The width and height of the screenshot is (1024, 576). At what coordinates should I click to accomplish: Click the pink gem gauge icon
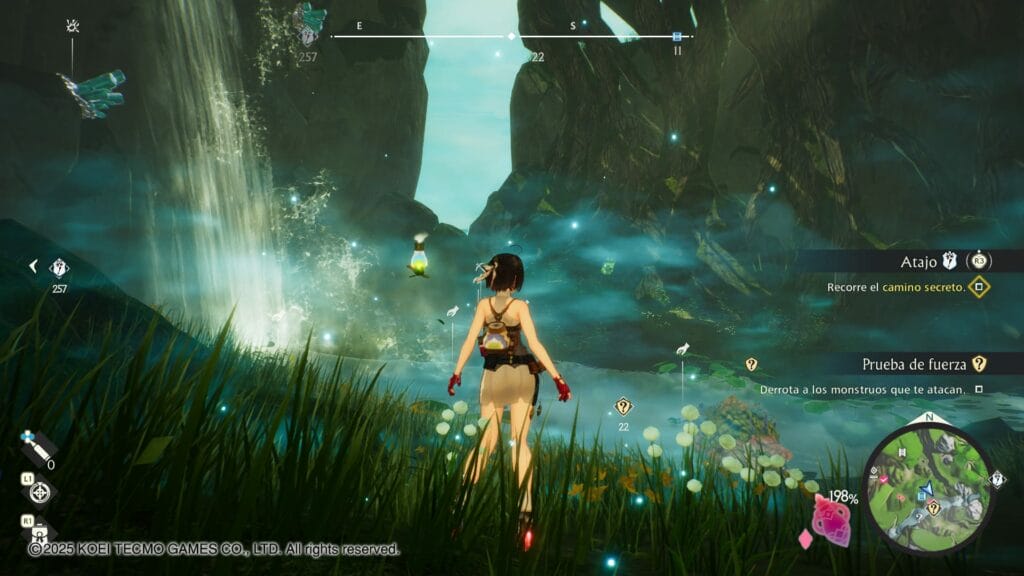[x=830, y=517]
